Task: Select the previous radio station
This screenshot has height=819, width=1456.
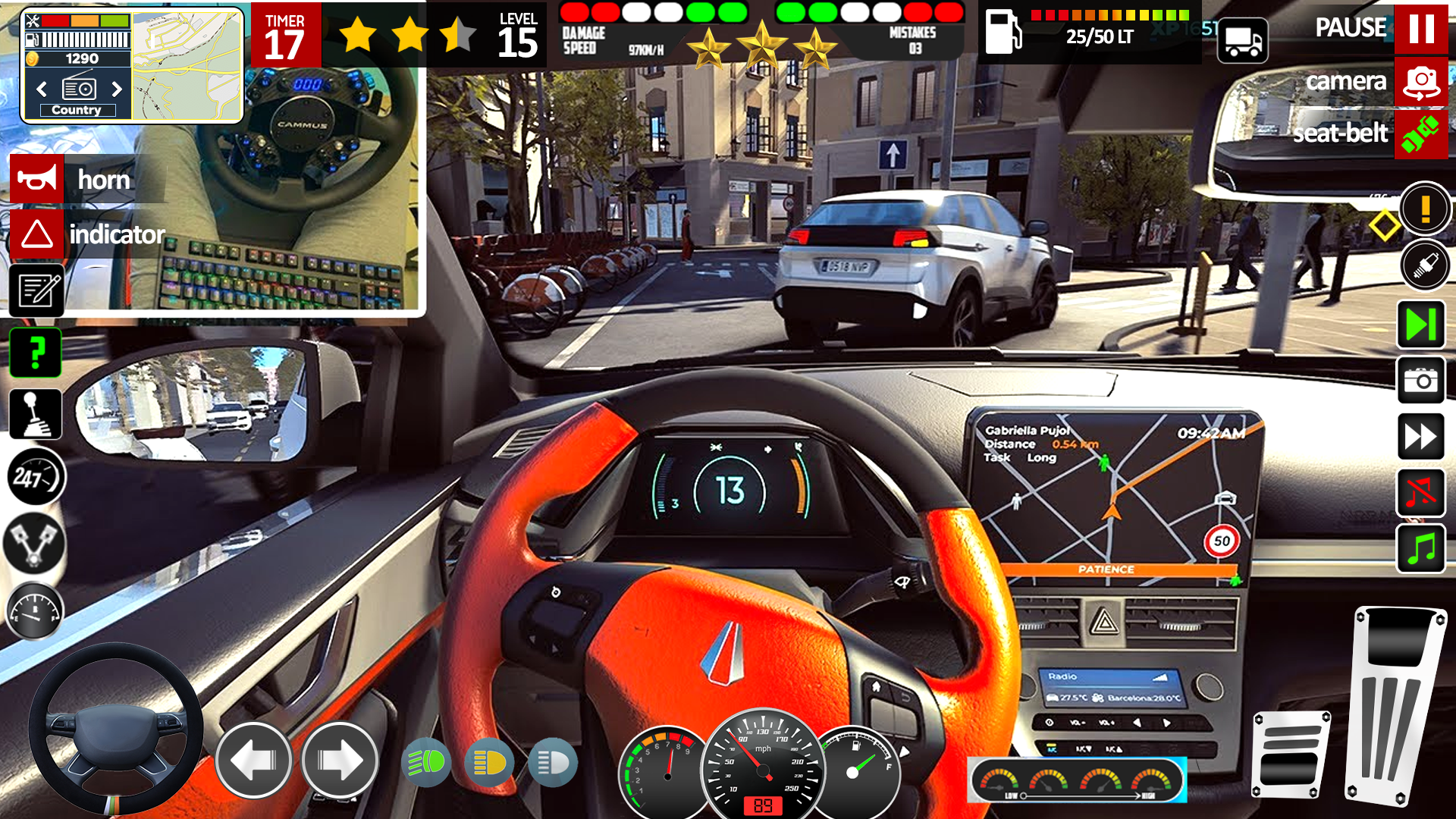Action: (x=42, y=89)
